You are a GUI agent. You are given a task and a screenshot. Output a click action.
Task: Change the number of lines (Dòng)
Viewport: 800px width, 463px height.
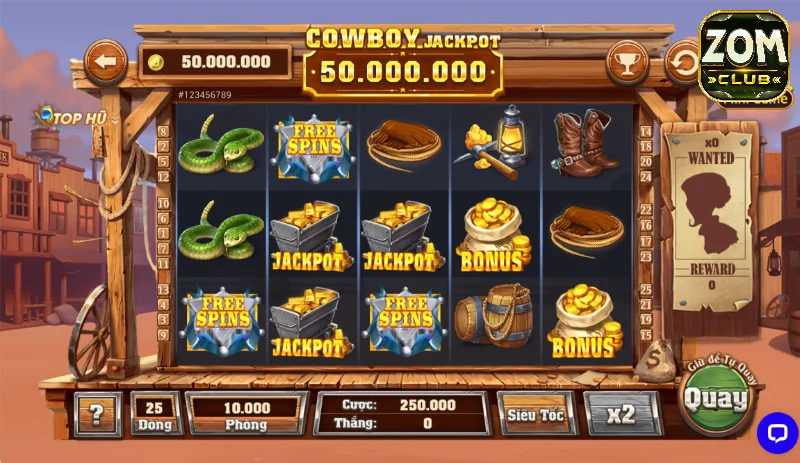pos(154,414)
